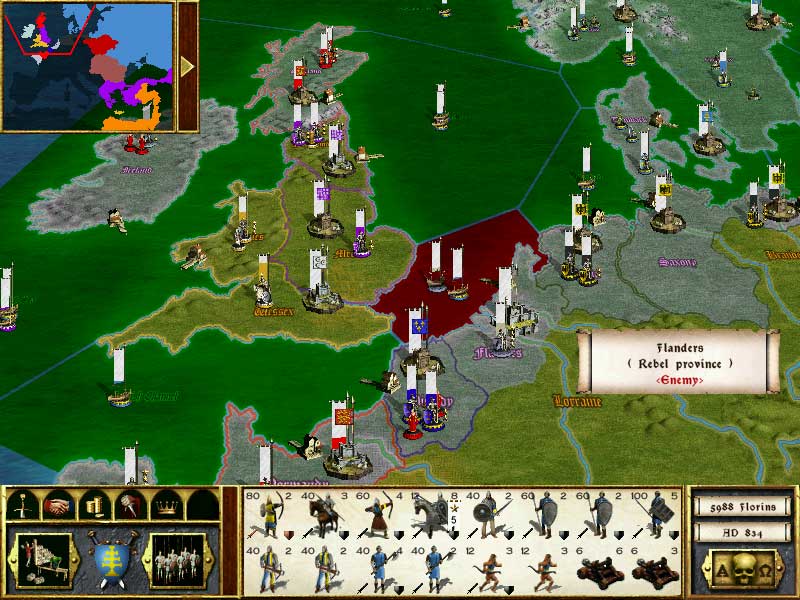Open the handshake diplomacy tab
The image size is (800, 600).
click(x=60, y=506)
